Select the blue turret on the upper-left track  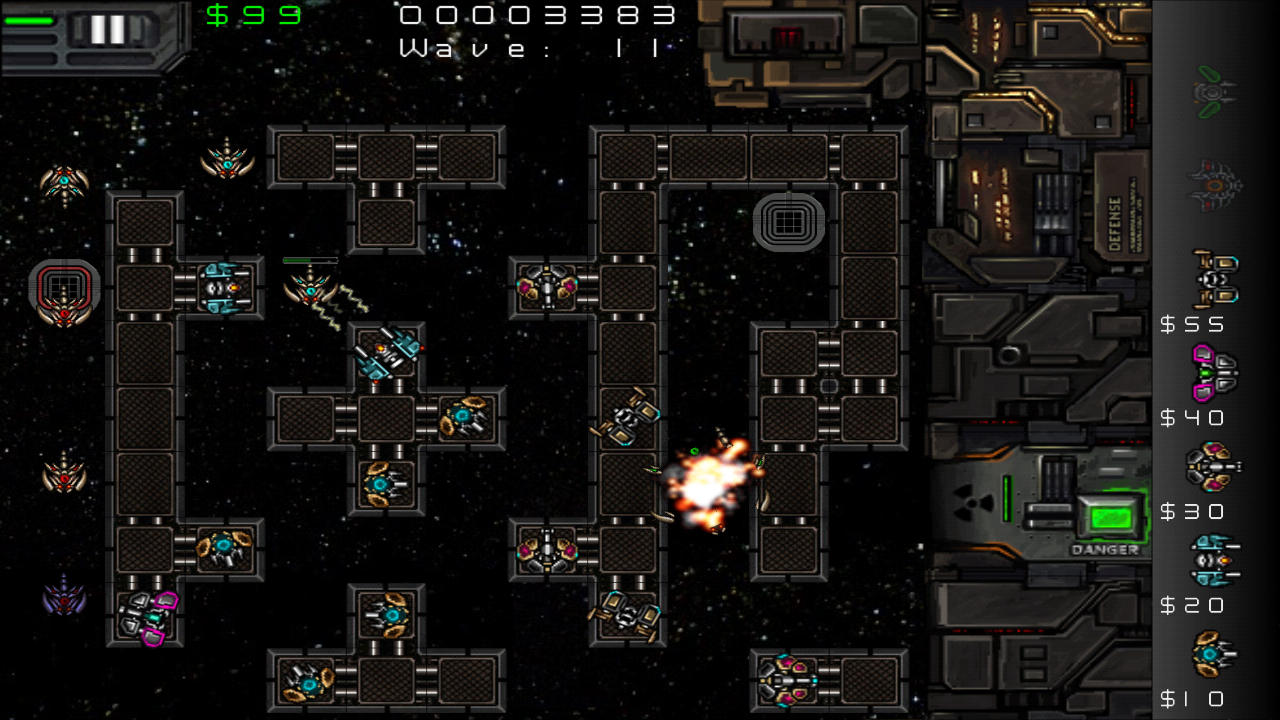point(220,289)
